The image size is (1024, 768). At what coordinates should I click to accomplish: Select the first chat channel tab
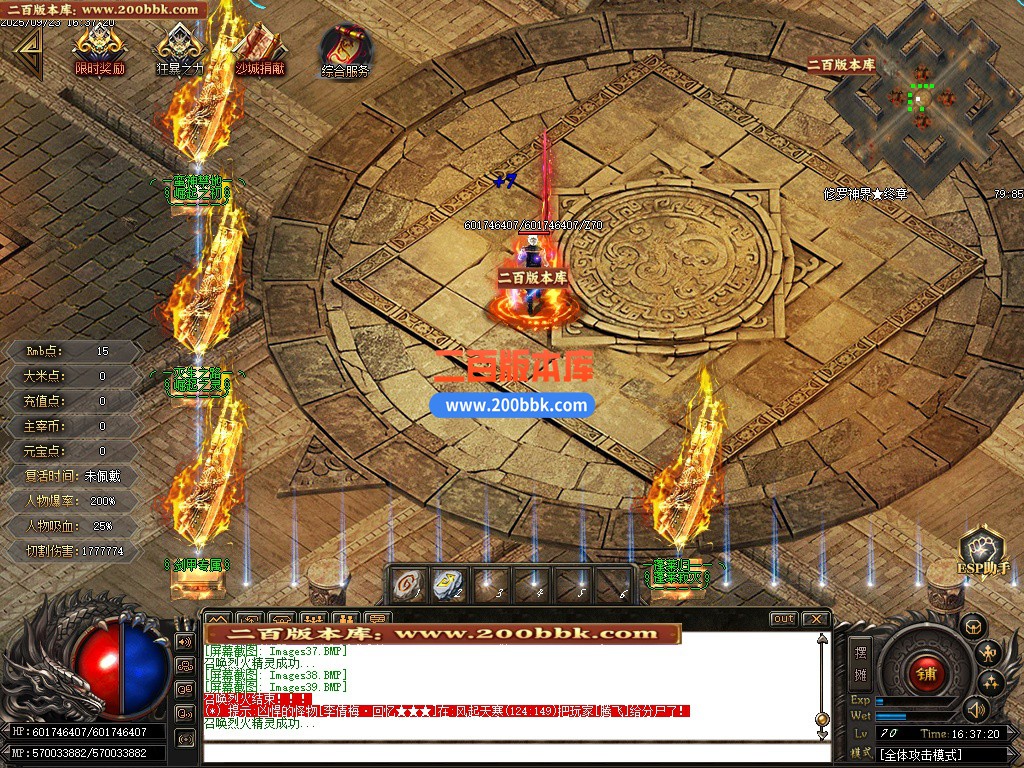pyautogui.click(x=217, y=620)
